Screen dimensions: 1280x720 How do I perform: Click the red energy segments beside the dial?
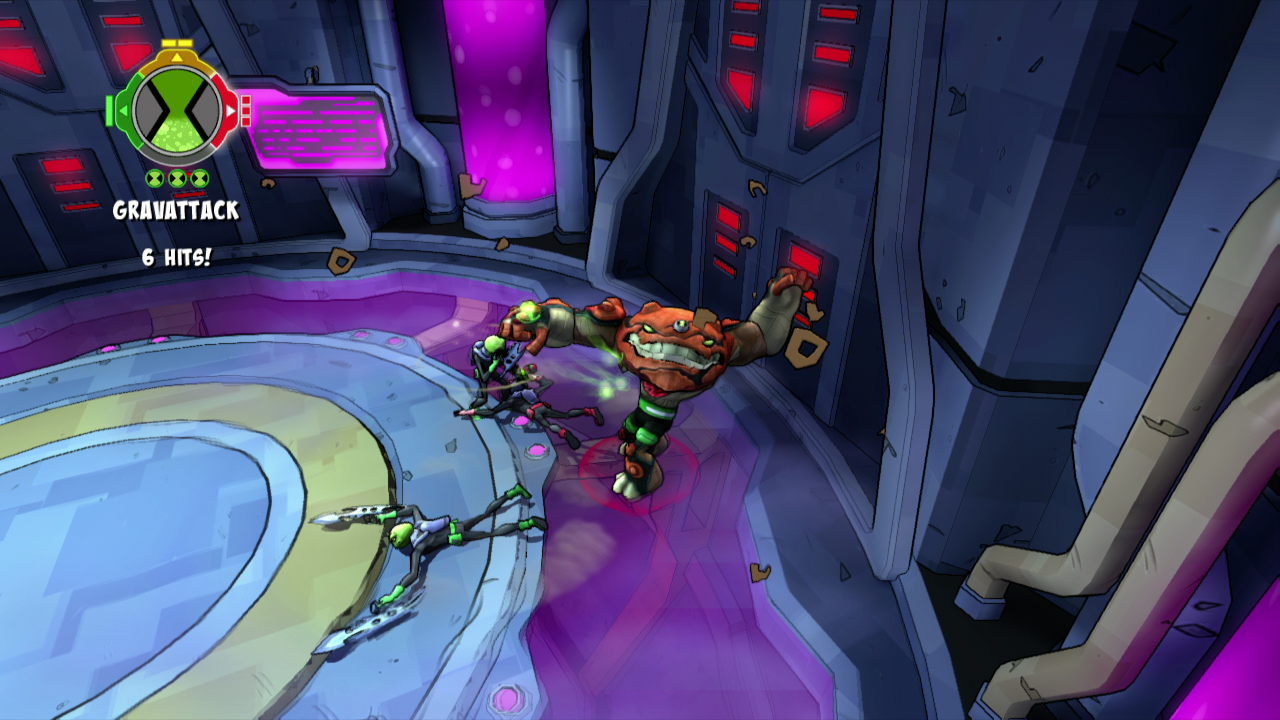pyautogui.click(x=245, y=110)
